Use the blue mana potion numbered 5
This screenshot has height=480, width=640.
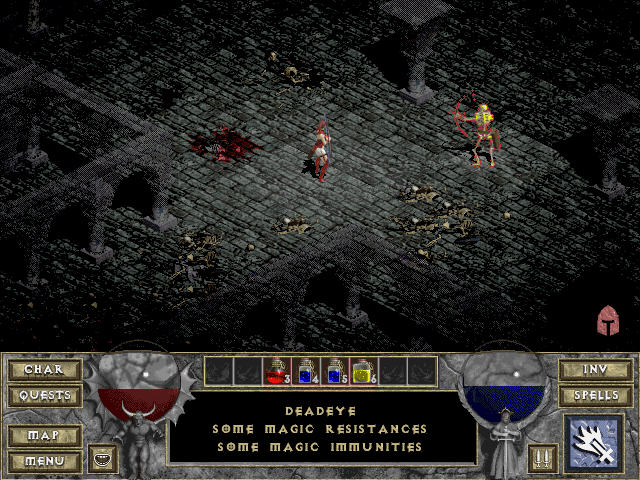[x=335, y=371]
